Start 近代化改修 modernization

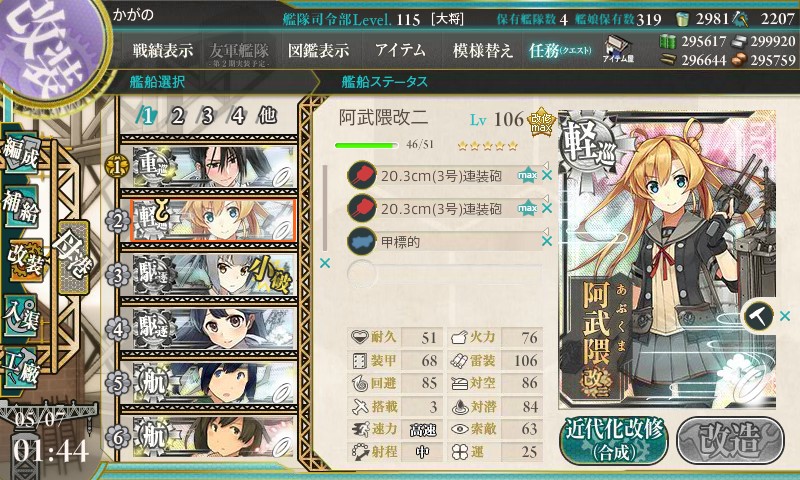tap(613, 438)
